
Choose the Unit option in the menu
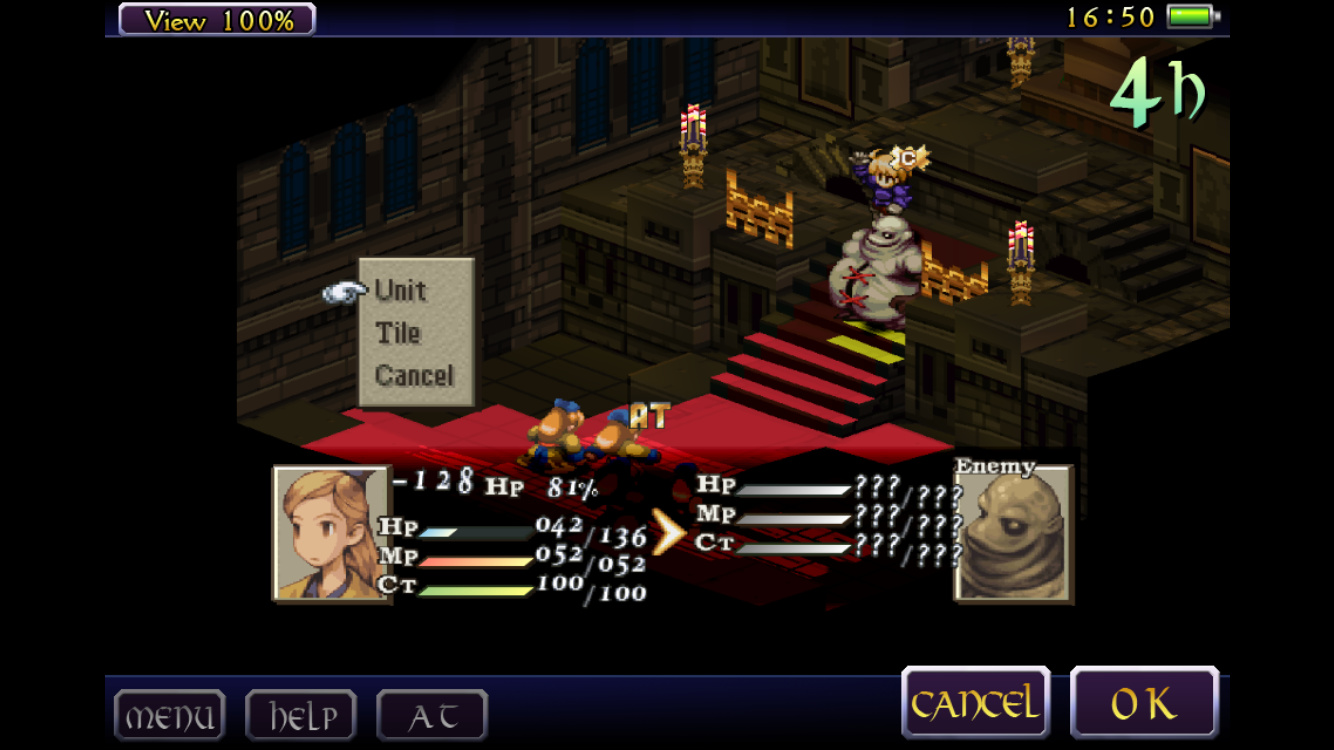tap(401, 291)
